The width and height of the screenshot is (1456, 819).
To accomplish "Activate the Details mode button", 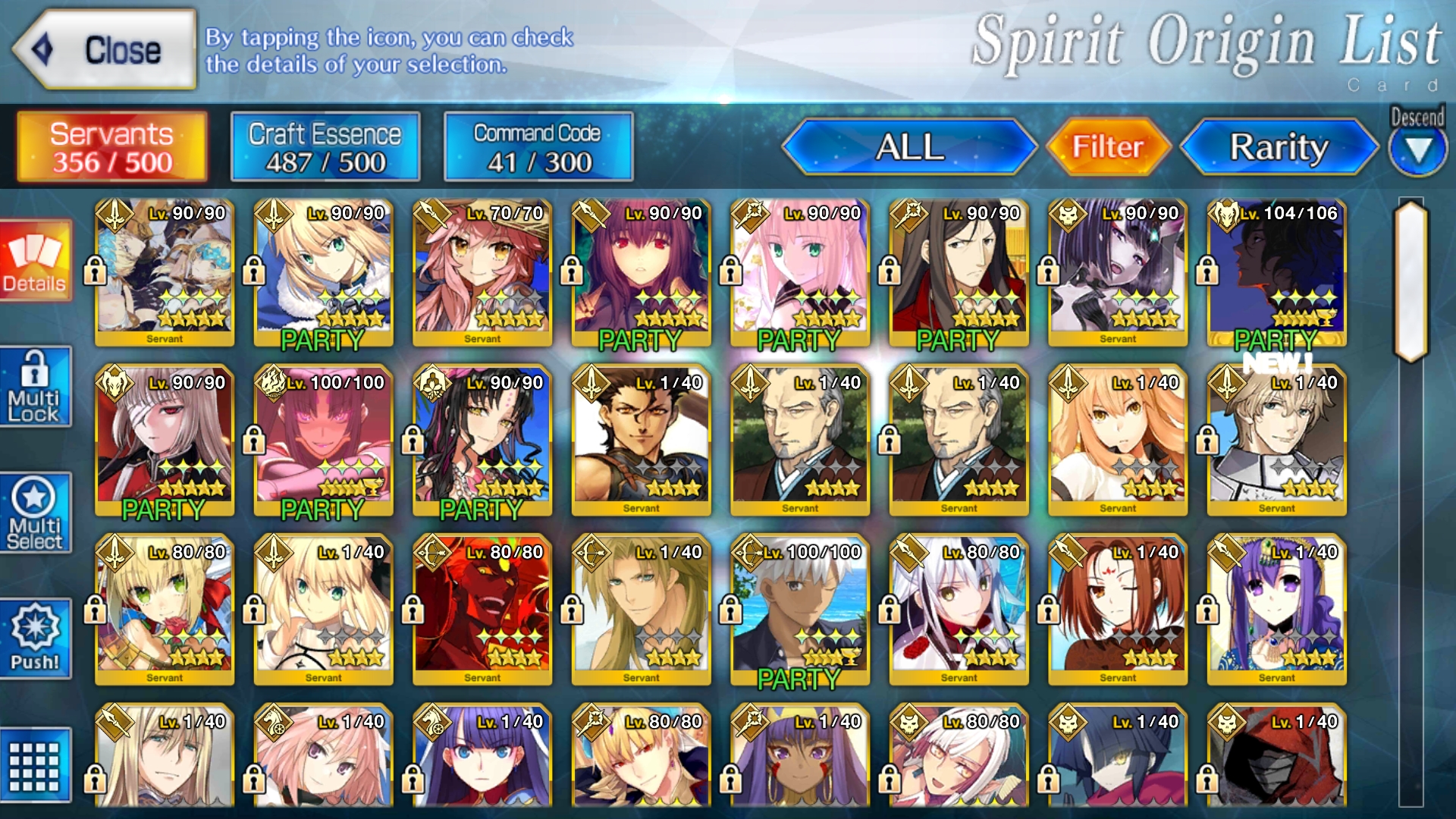I will point(35,262).
